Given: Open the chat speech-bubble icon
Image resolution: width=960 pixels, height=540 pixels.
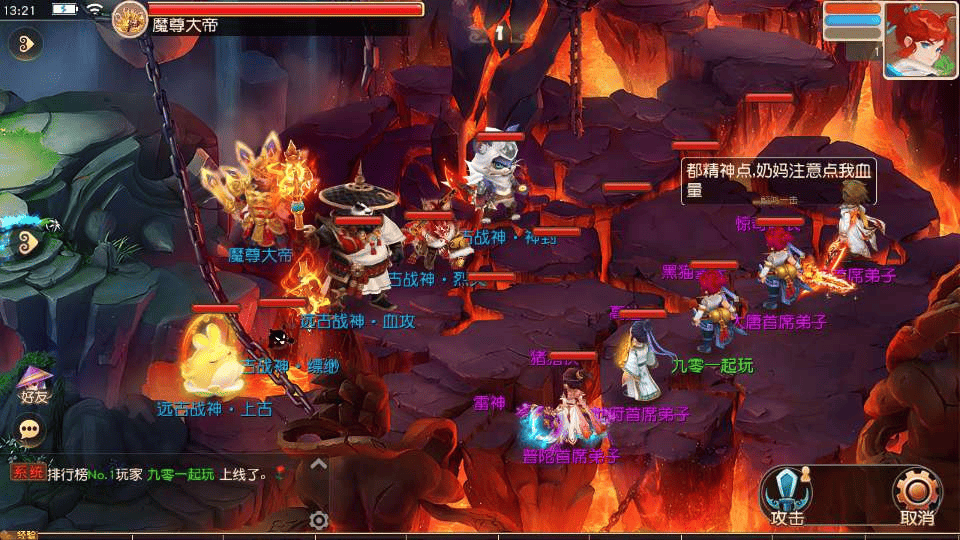Looking at the screenshot, I should pyautogui.click(x=31, y=429).
